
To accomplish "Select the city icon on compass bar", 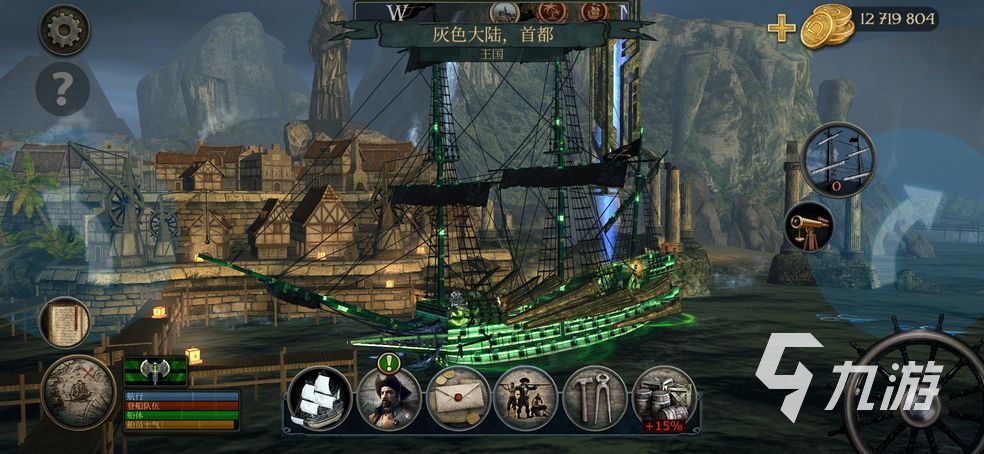I will 506,11.
